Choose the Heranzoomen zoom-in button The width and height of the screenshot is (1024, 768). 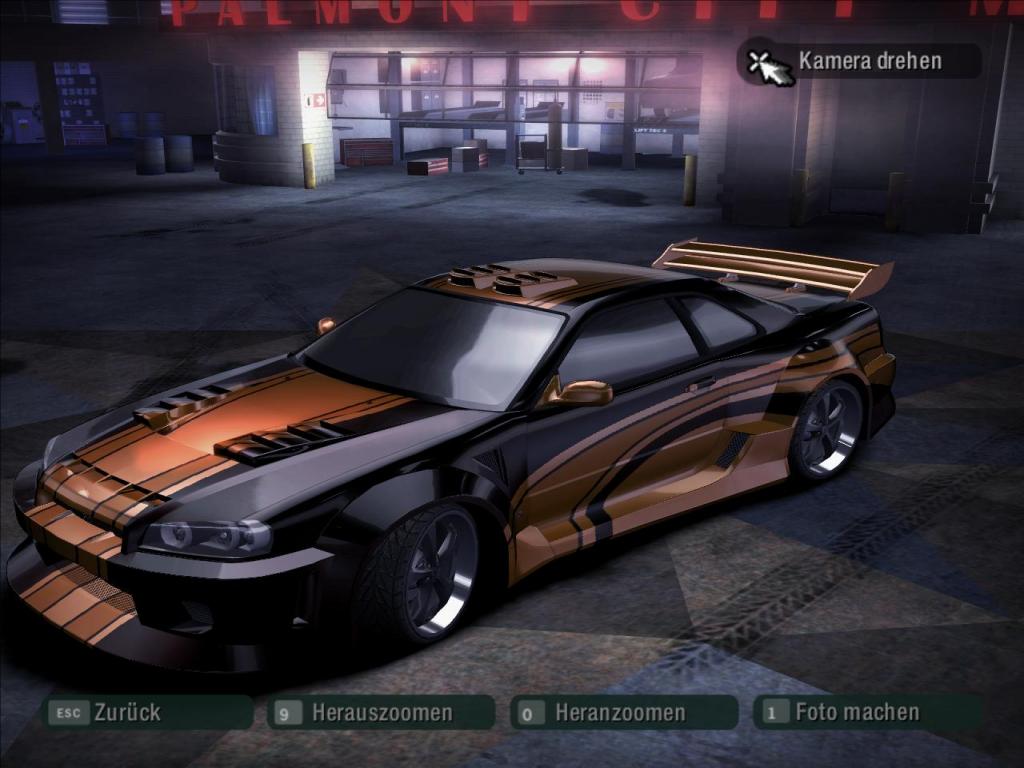coord(620,713)
